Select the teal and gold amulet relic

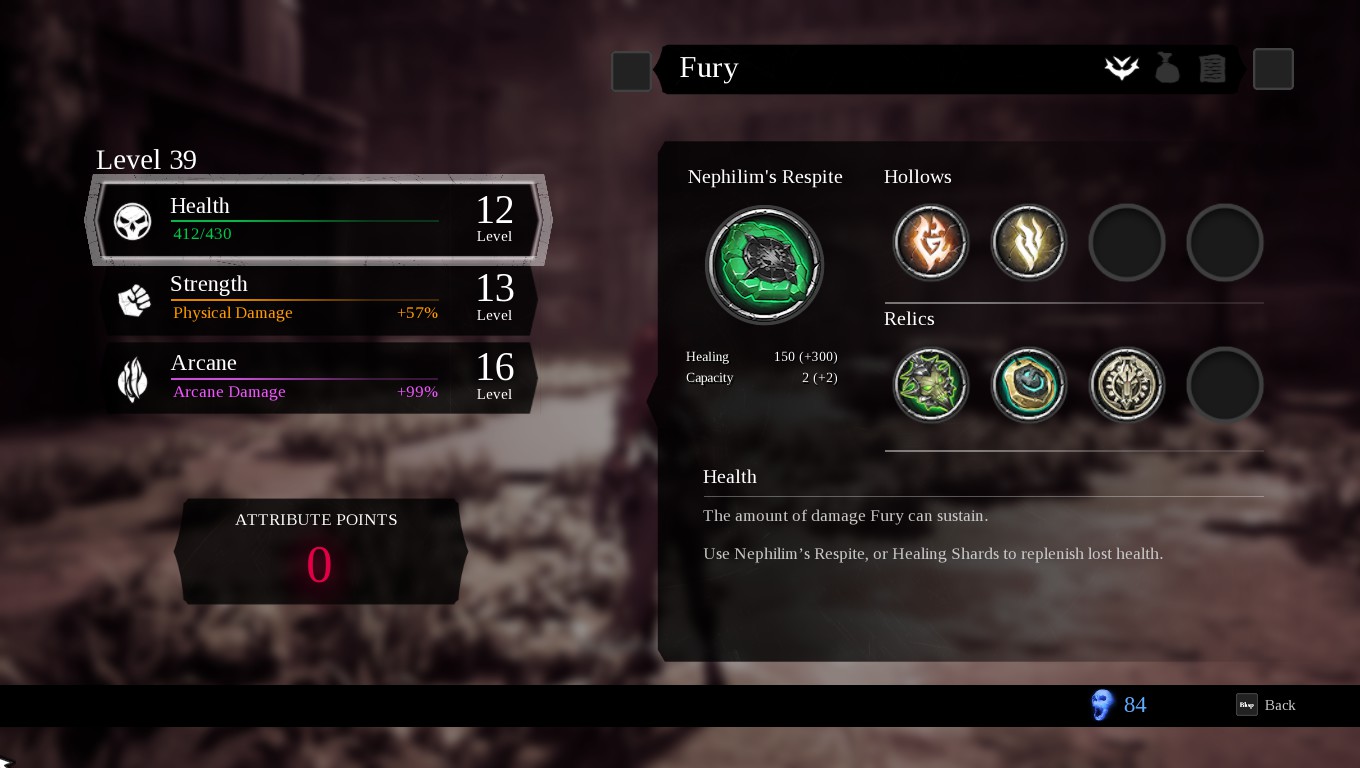[1028, 385]
